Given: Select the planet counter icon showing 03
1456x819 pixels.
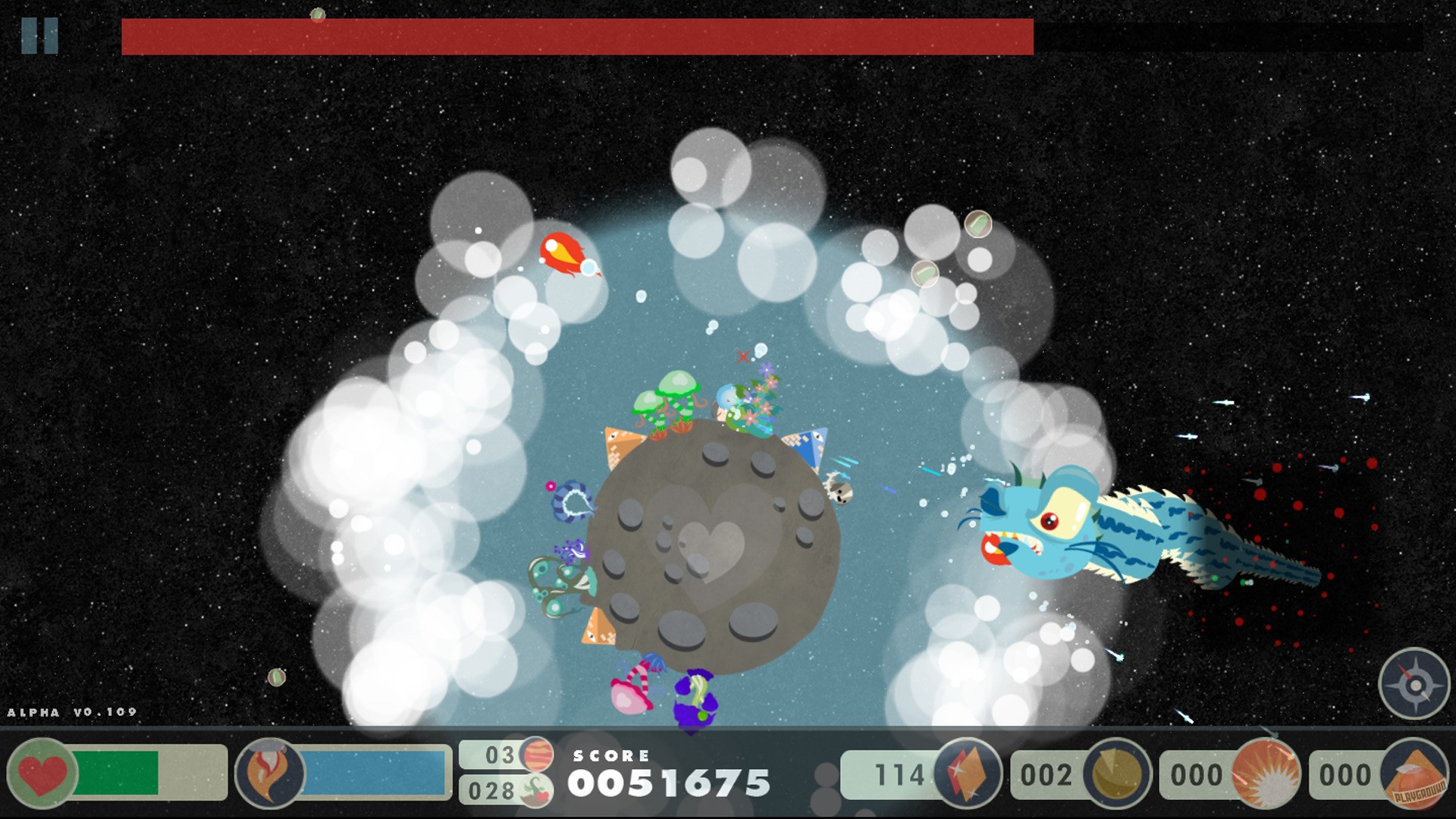Looking at the screenshot, I should [x=538, y=755].
